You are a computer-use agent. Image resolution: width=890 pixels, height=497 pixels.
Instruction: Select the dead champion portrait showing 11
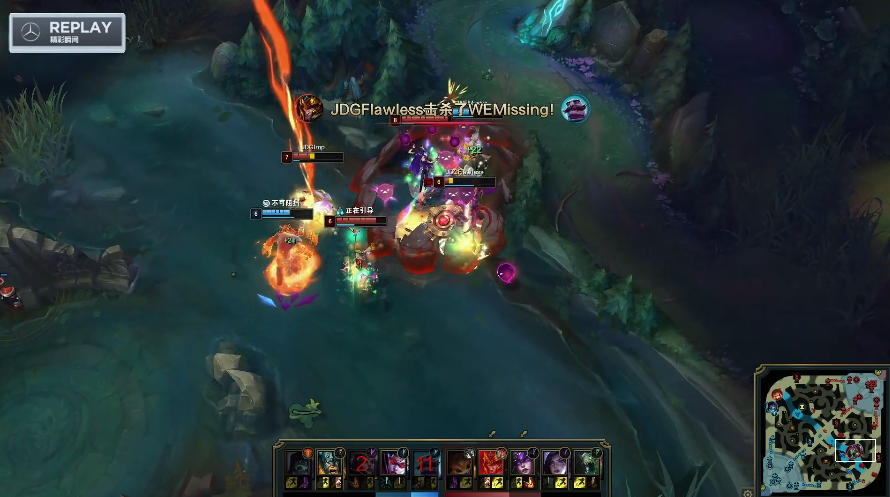click(426, 463)
